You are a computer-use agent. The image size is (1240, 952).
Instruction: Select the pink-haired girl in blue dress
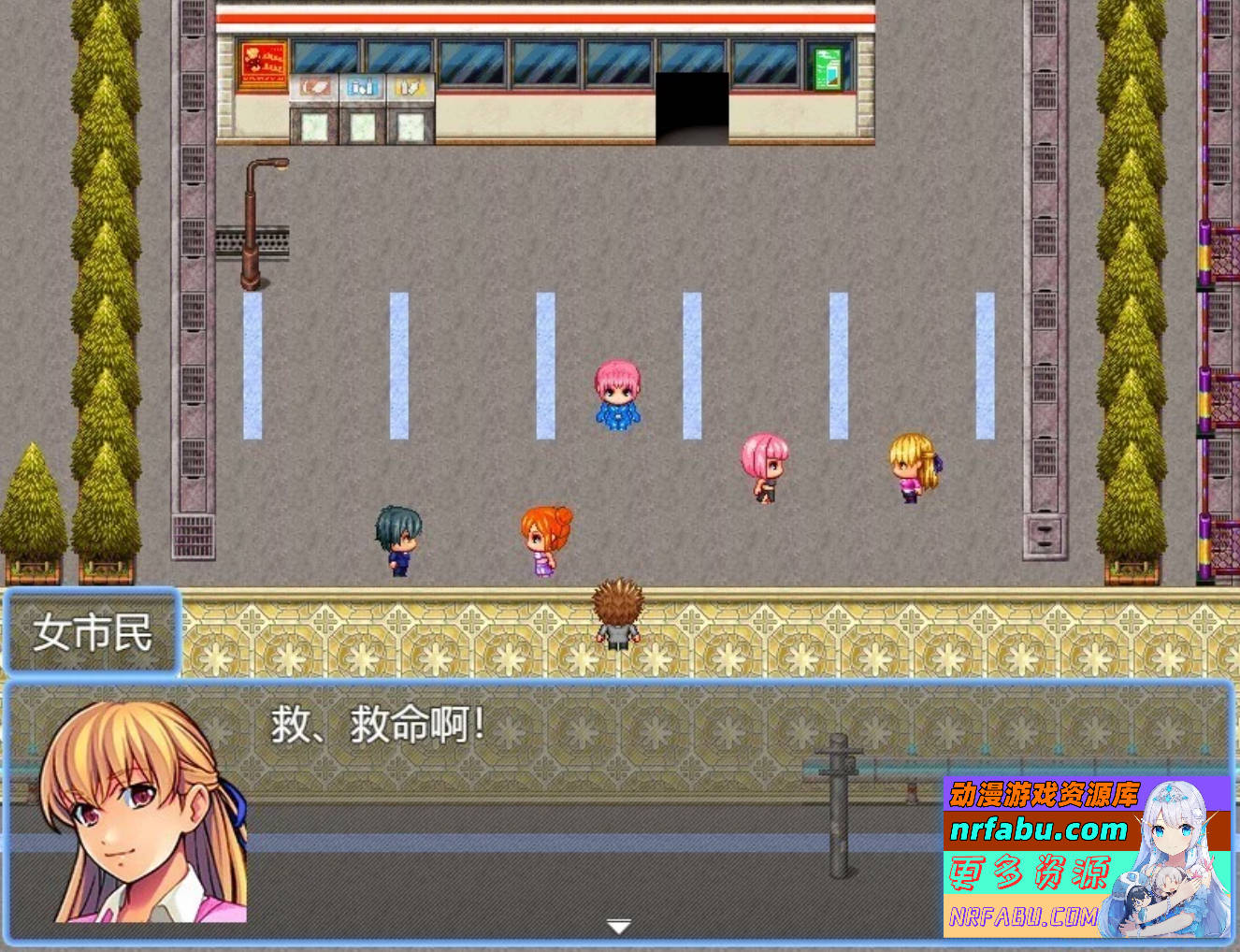click(616, 397)
